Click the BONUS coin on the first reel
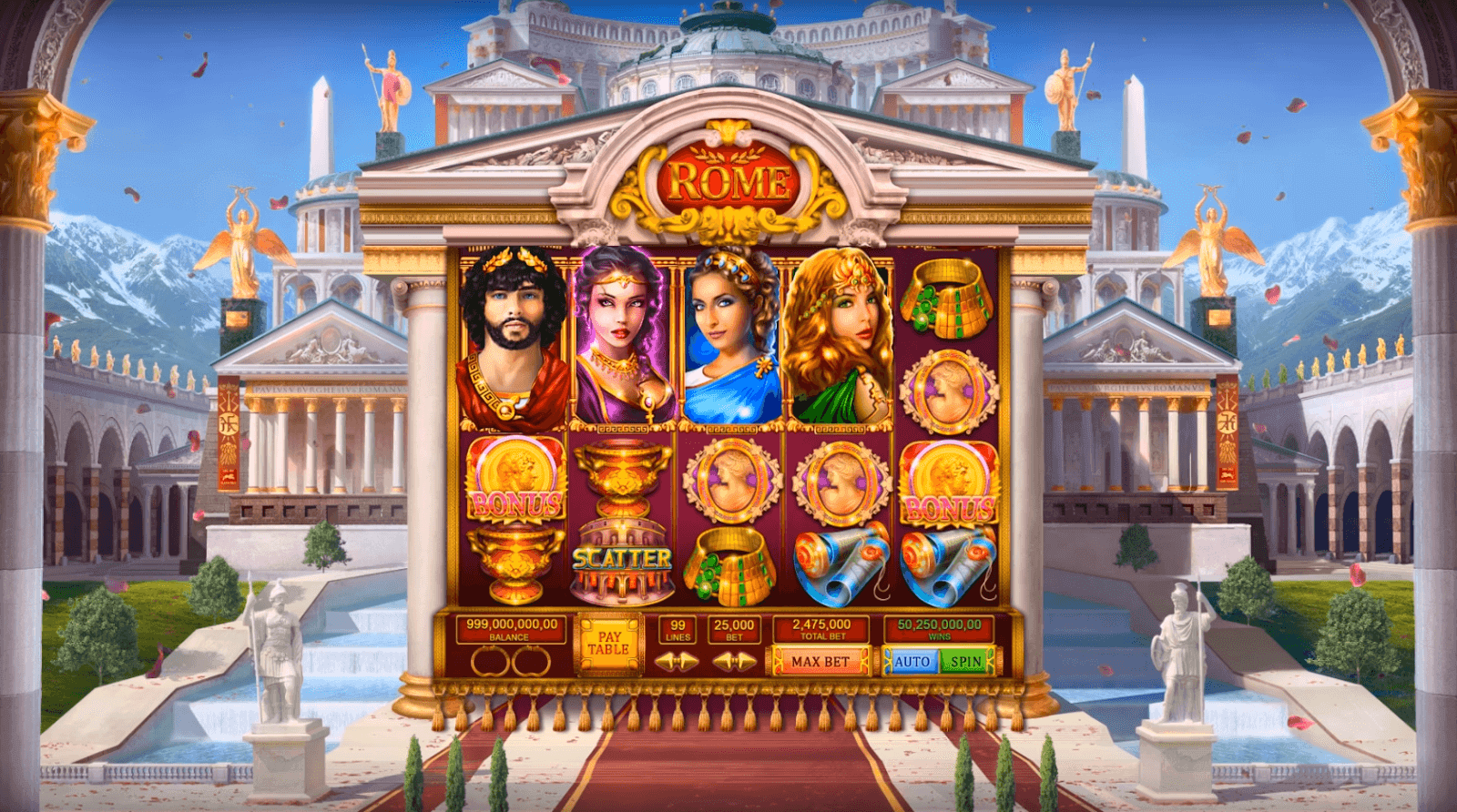 pos(515,481)
